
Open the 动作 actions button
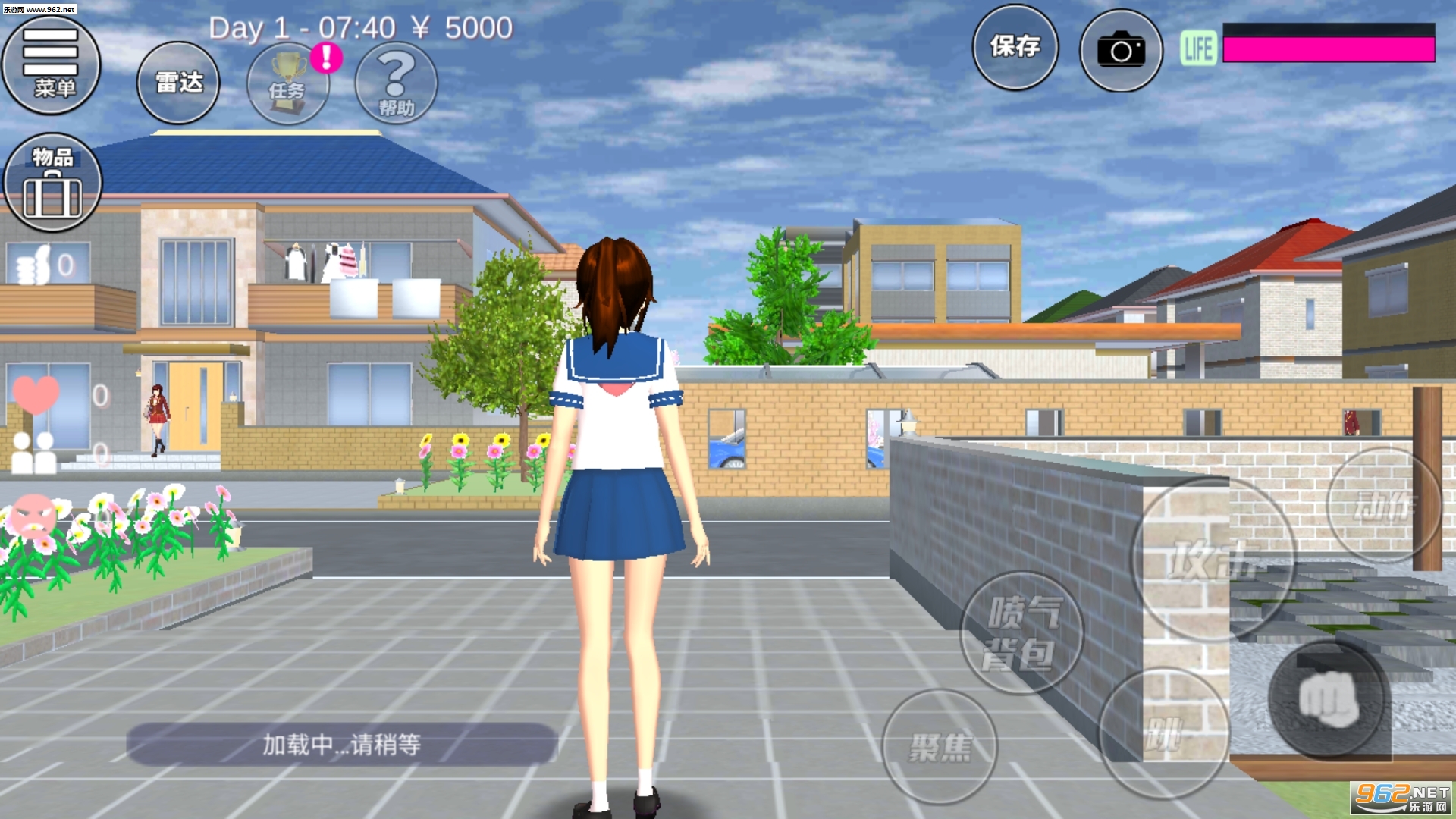(1384, 506)
